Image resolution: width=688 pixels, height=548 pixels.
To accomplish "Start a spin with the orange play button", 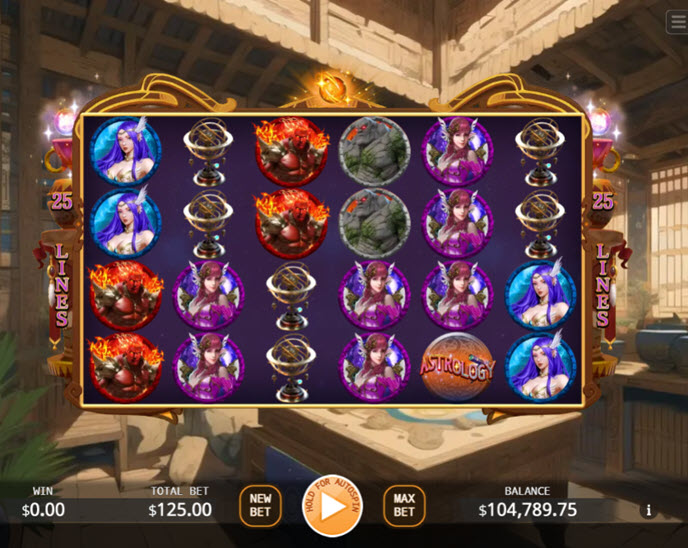I will coord(331,506).
